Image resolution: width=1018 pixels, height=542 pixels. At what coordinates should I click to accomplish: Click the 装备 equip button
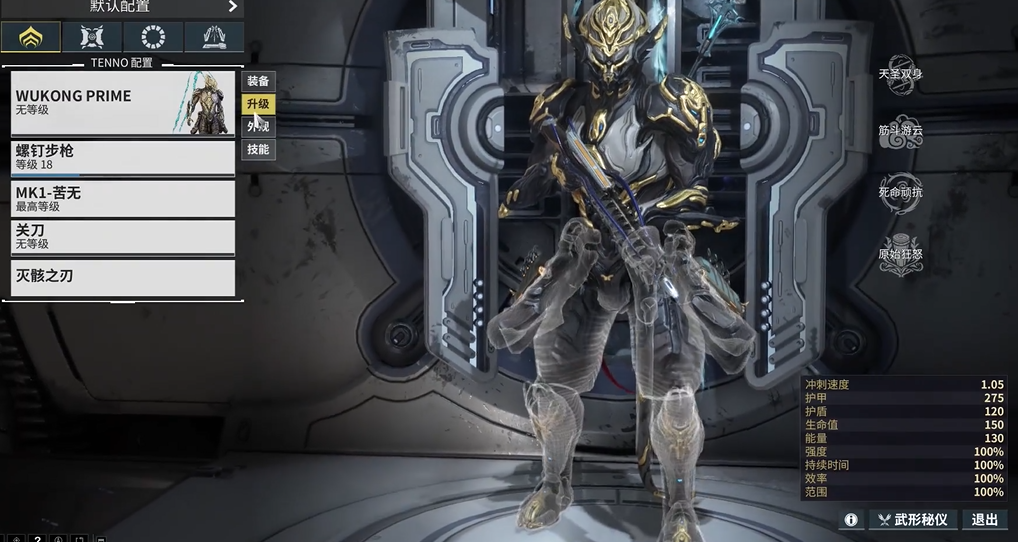pos(258,81)
